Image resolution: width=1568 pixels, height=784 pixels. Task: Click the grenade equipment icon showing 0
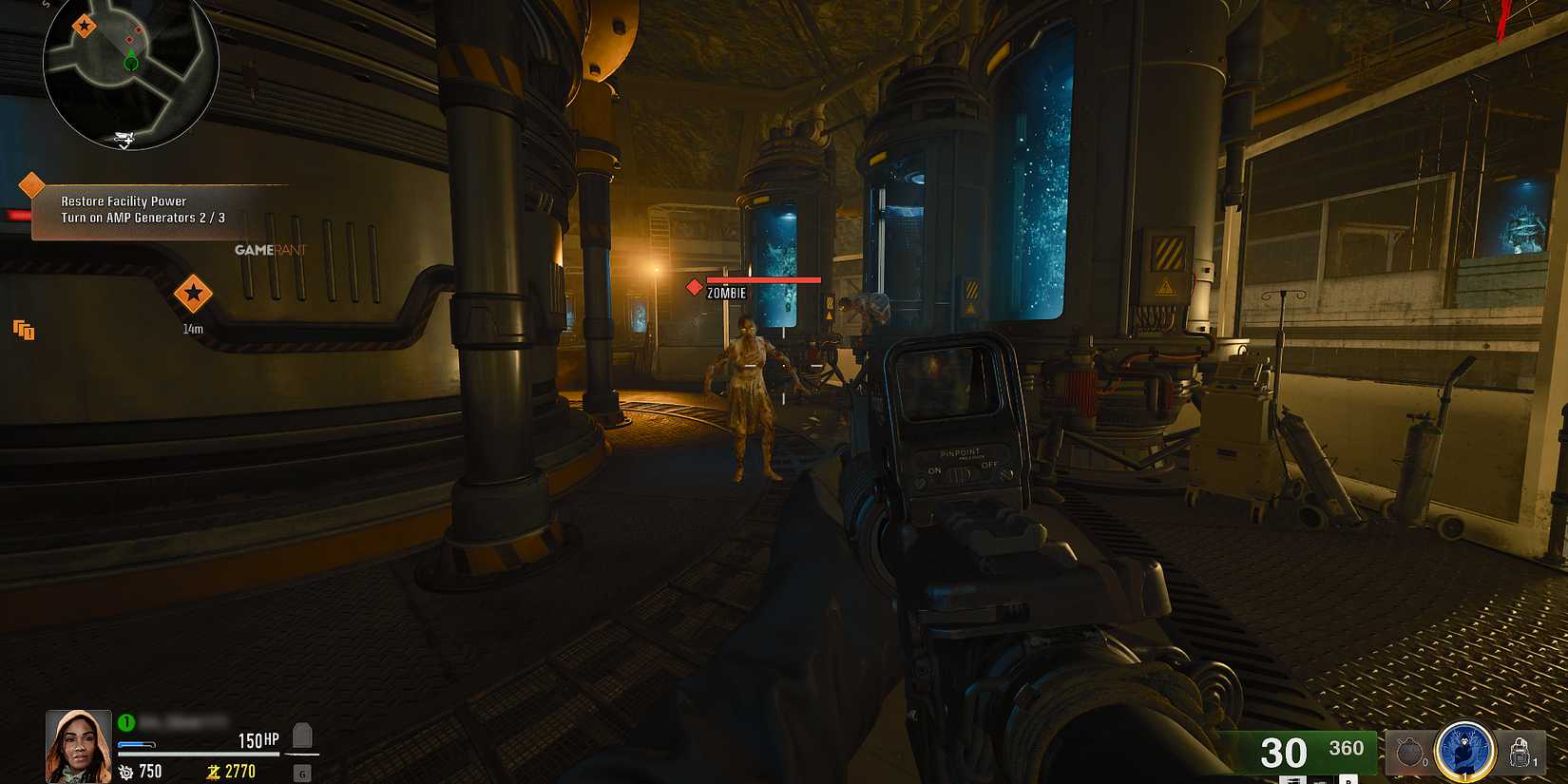click(x=1409, y=752)
